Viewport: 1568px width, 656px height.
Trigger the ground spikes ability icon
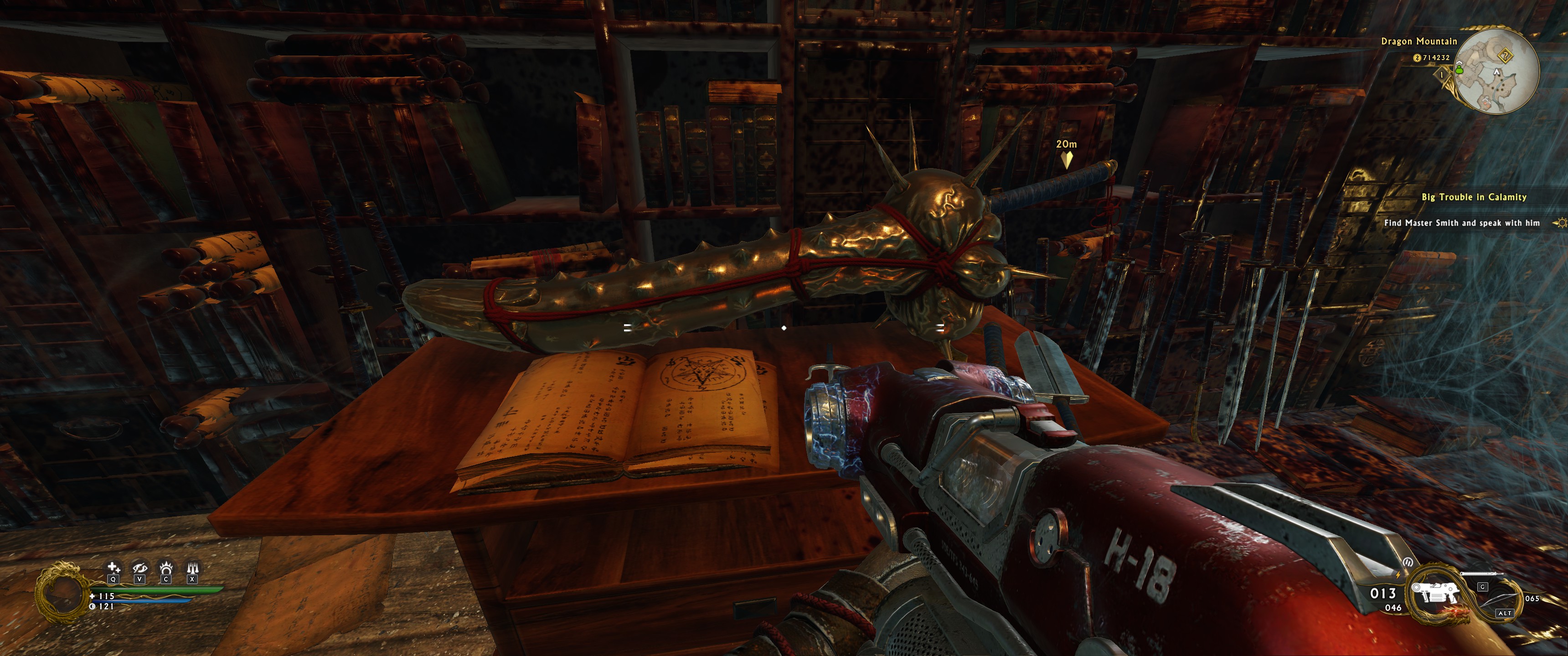[x=192, y=569]
